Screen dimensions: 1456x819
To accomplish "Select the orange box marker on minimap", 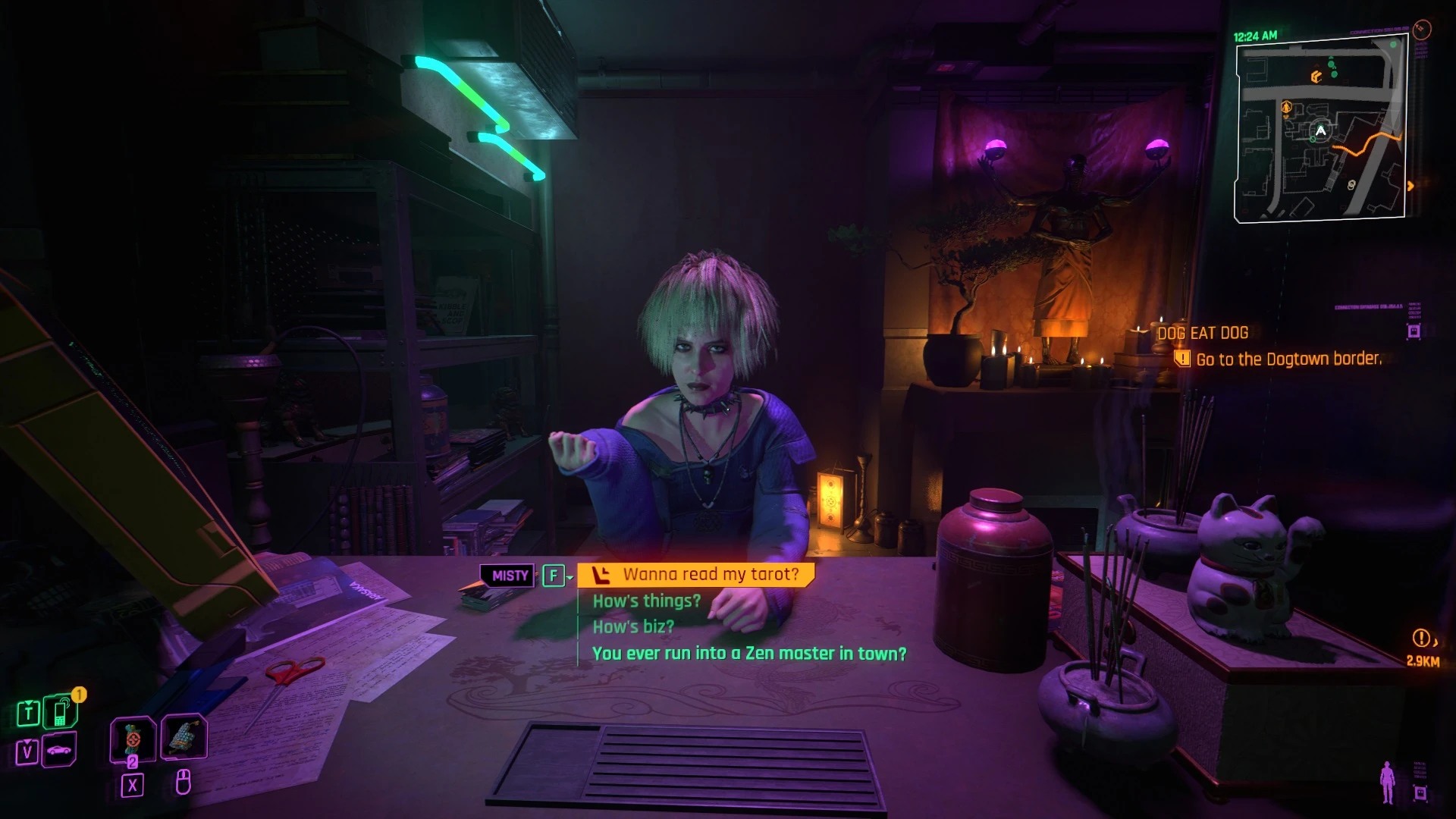I will pyautogui.click(x=1316, y=77).
